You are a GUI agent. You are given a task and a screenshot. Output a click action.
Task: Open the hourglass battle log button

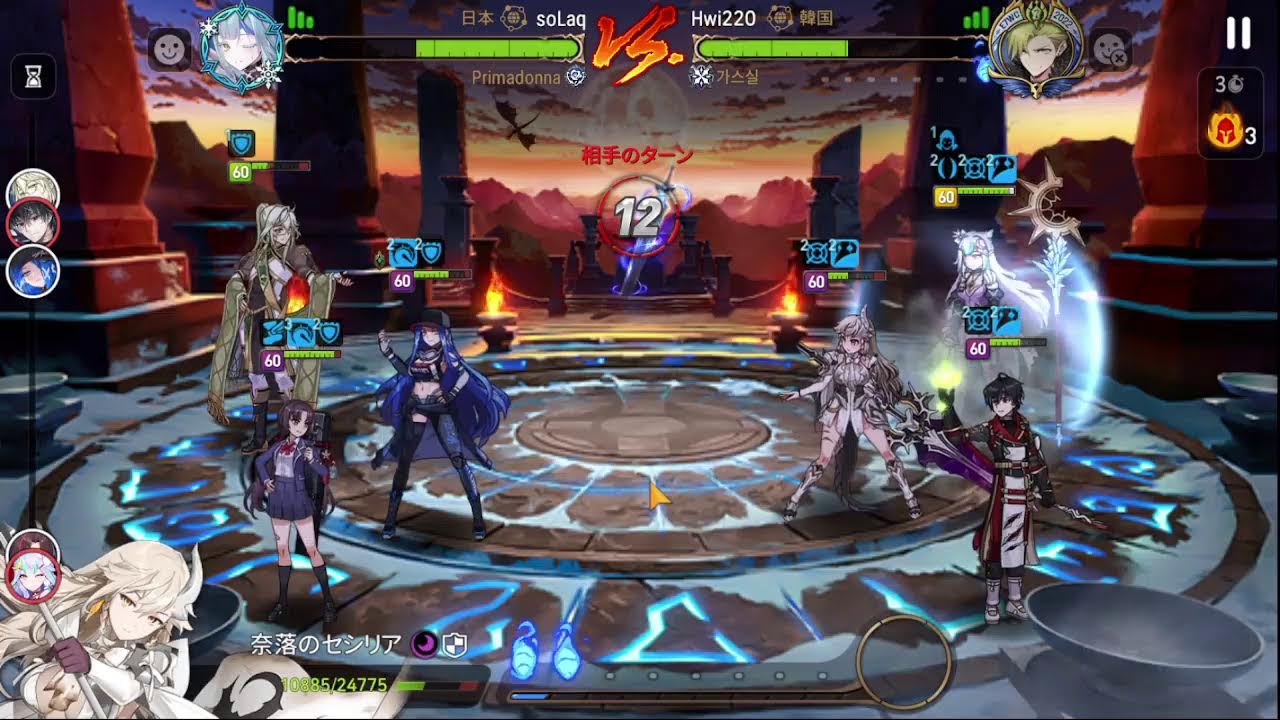pos(33,77)
